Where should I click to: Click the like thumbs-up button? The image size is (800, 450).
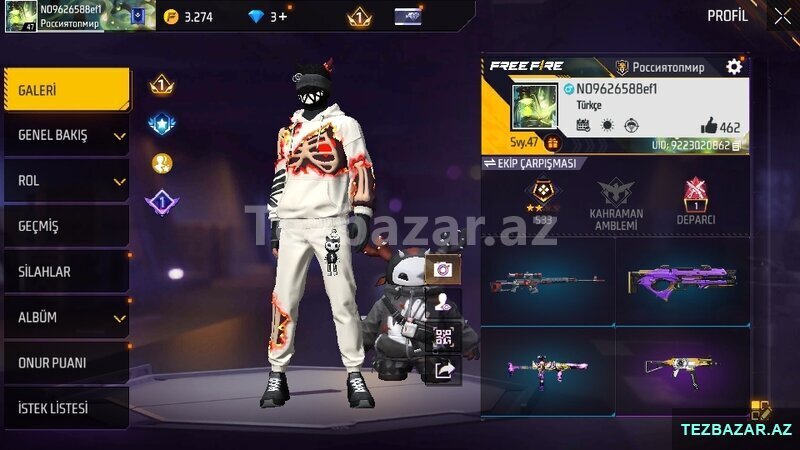(709, 126)
